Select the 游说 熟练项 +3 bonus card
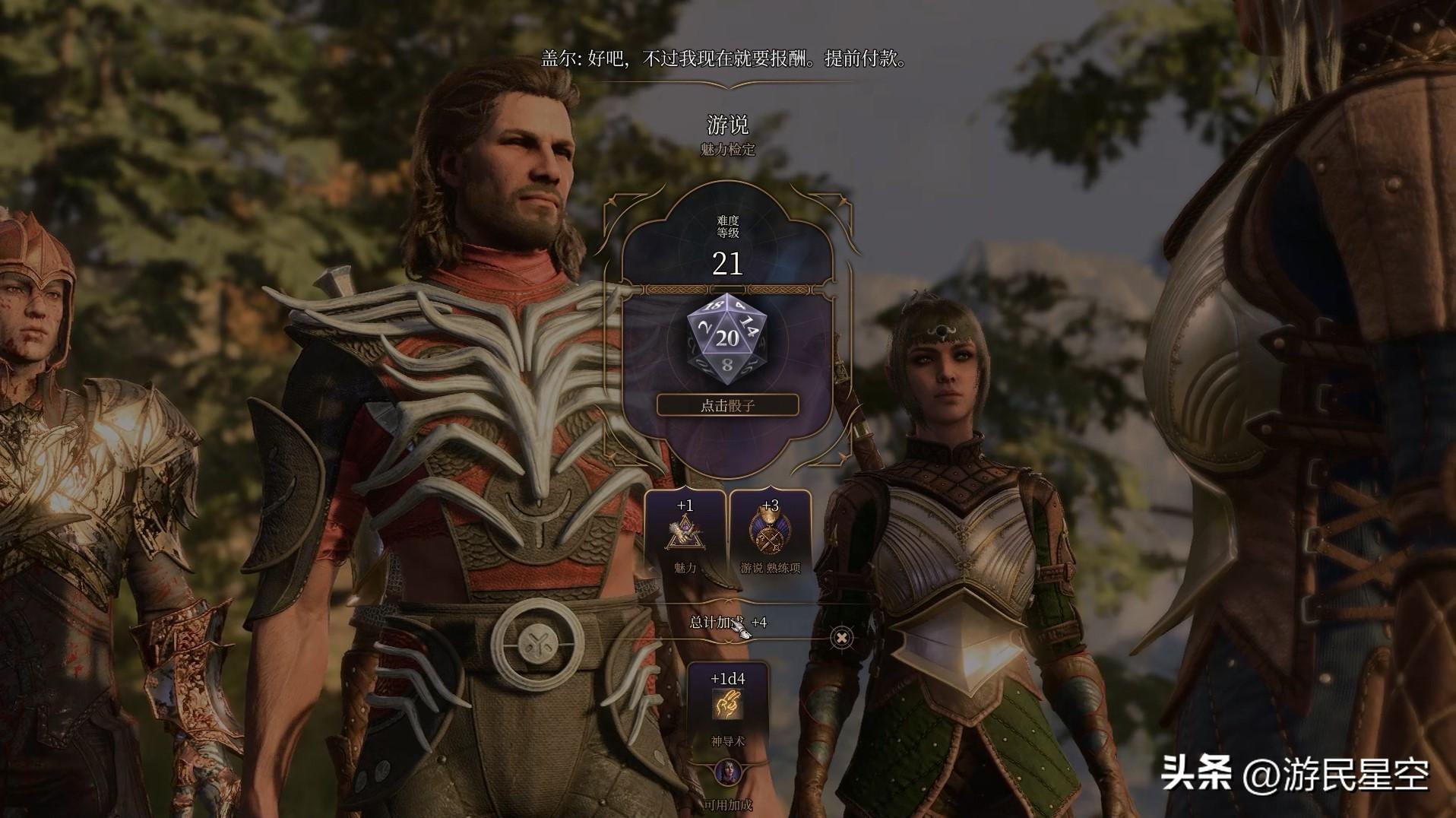The width and height of the screenshot is (1456, 818). [770, 535]
